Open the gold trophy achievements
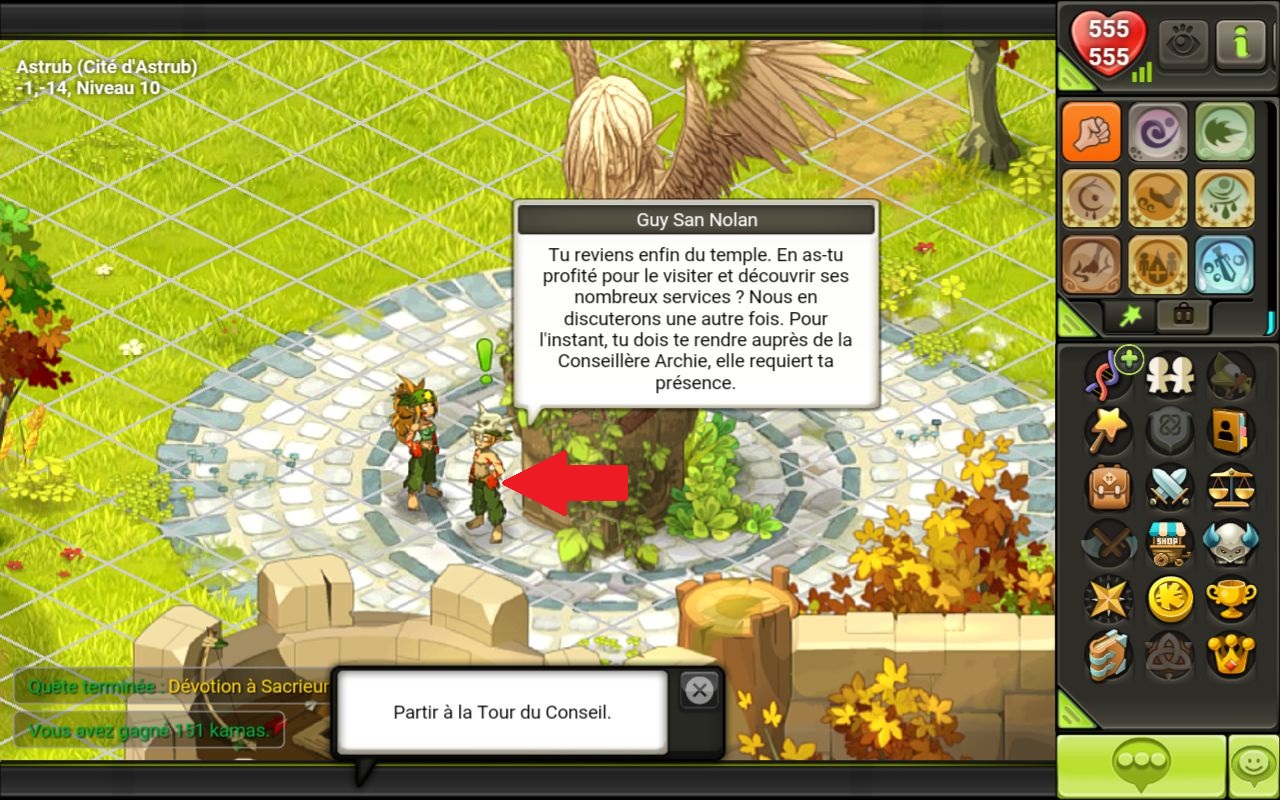Screen dimensions: 1280x800 click(x=1229, y=599)
